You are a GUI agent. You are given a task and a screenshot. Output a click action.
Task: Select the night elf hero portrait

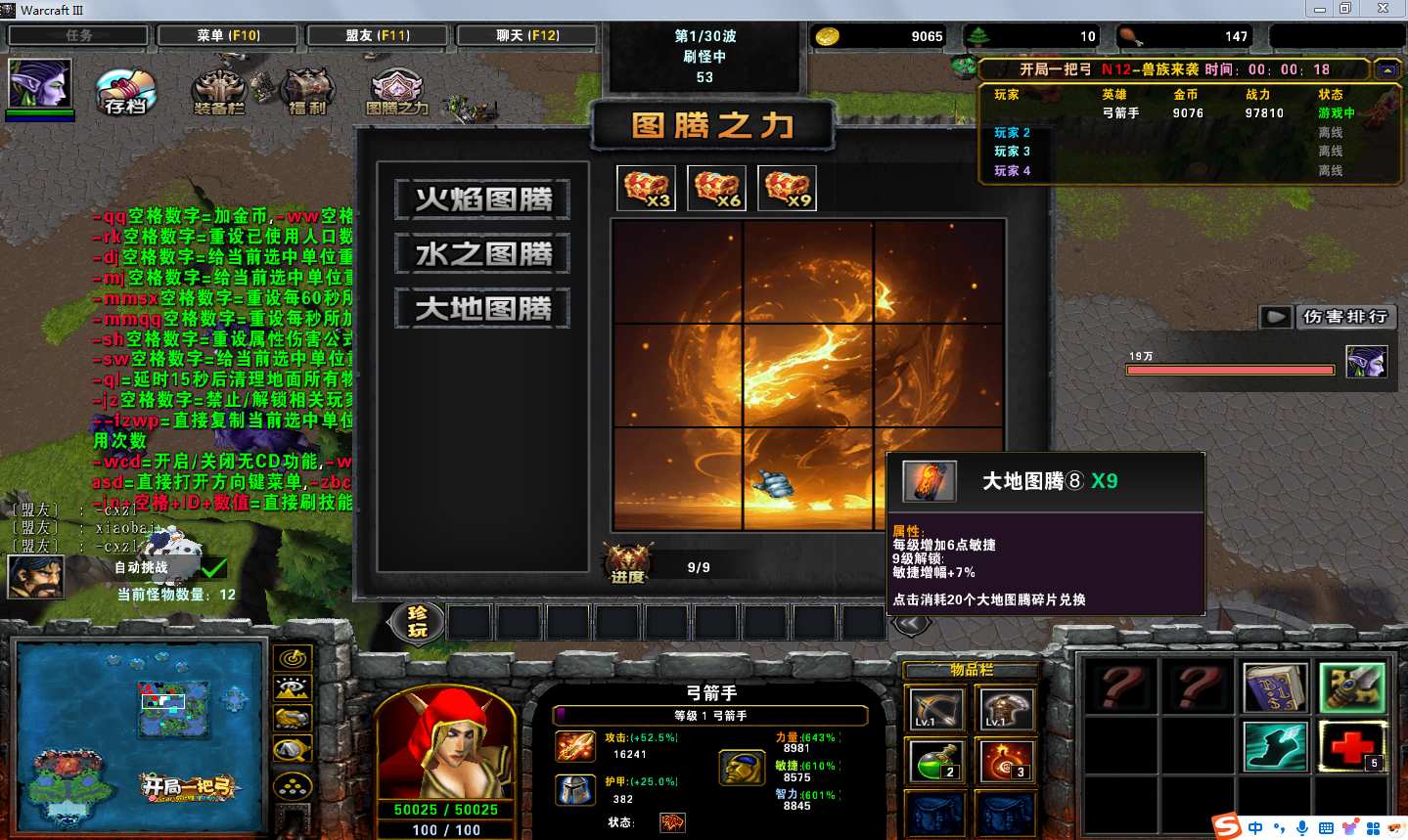39,83
